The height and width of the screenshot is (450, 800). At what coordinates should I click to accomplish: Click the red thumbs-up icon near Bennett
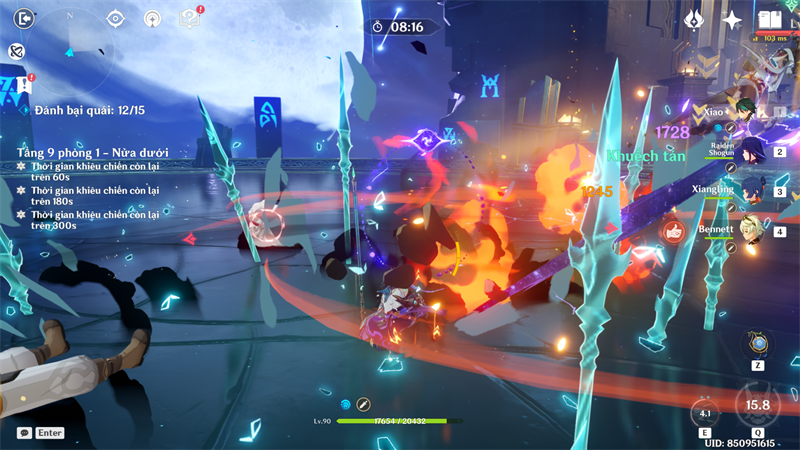point(675,231)
